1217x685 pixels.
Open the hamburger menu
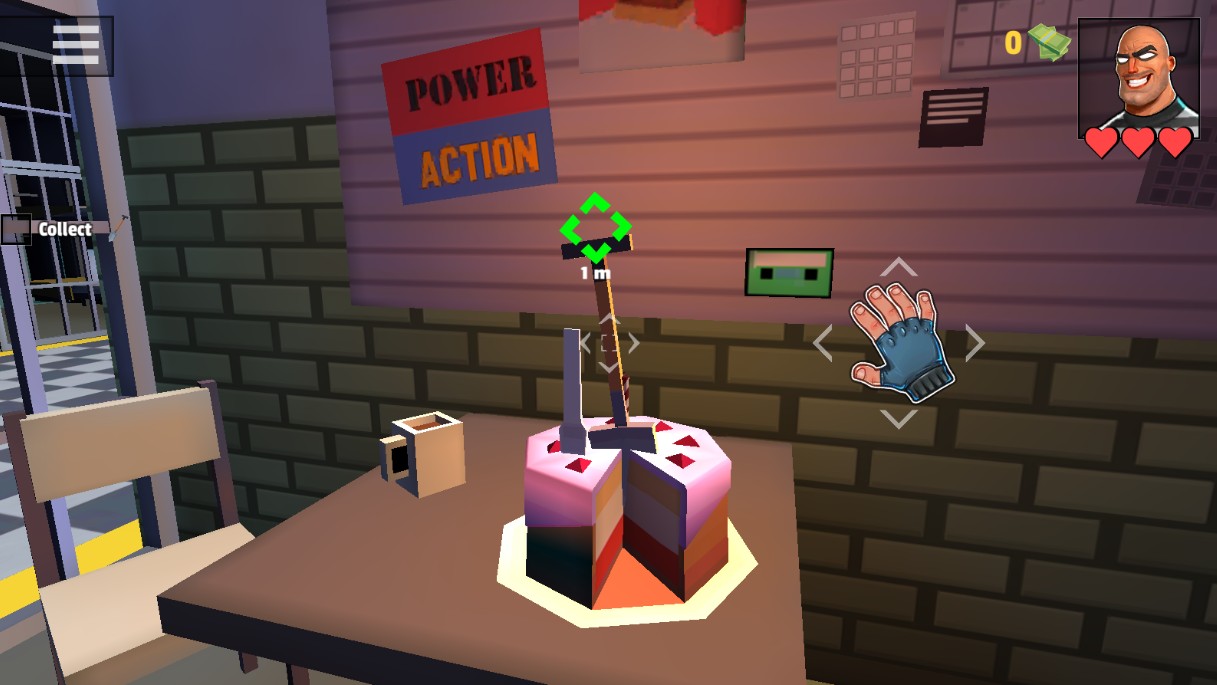pos(76,44)
